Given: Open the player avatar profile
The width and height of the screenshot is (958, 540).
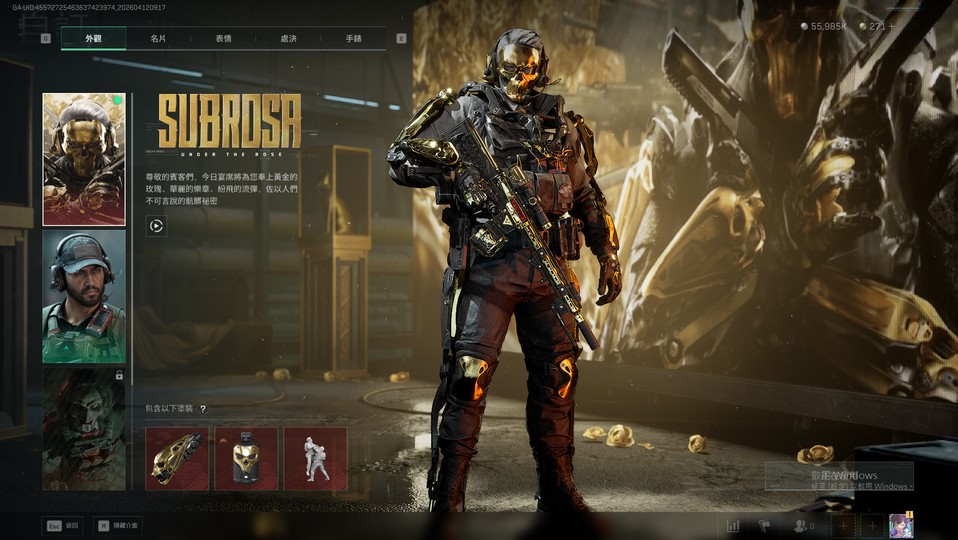Looking at the screenshot, I should (900, 525).
